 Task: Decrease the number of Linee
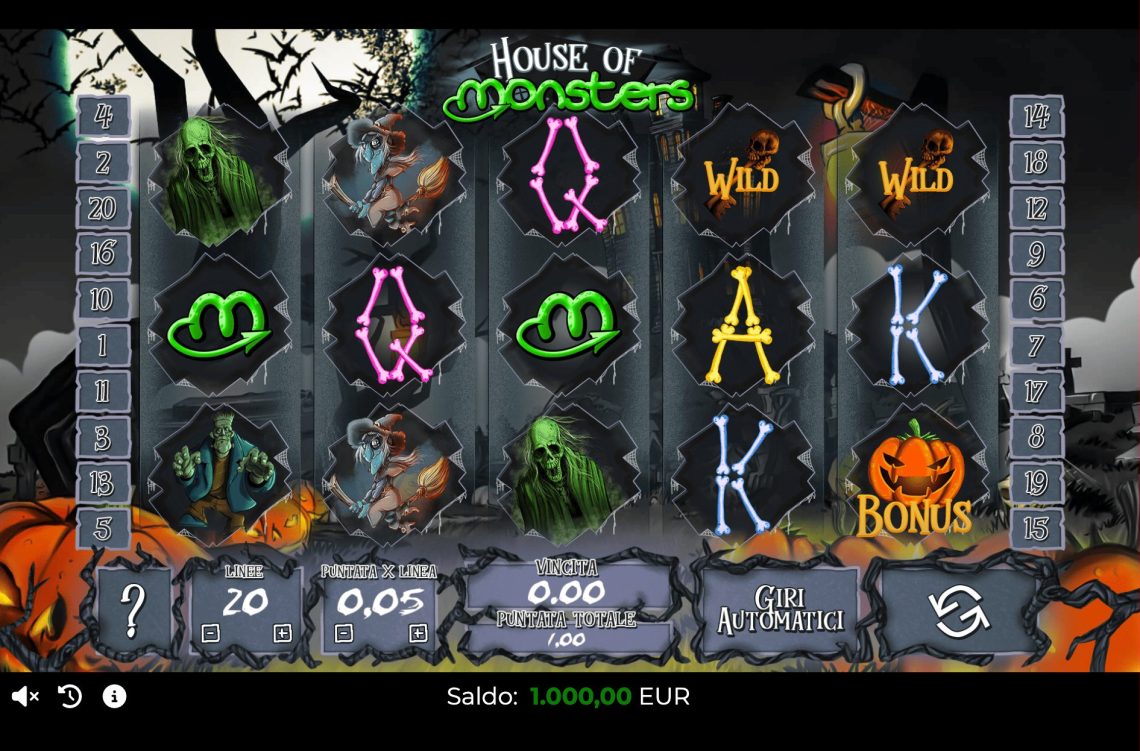click(x=210, y=633)
